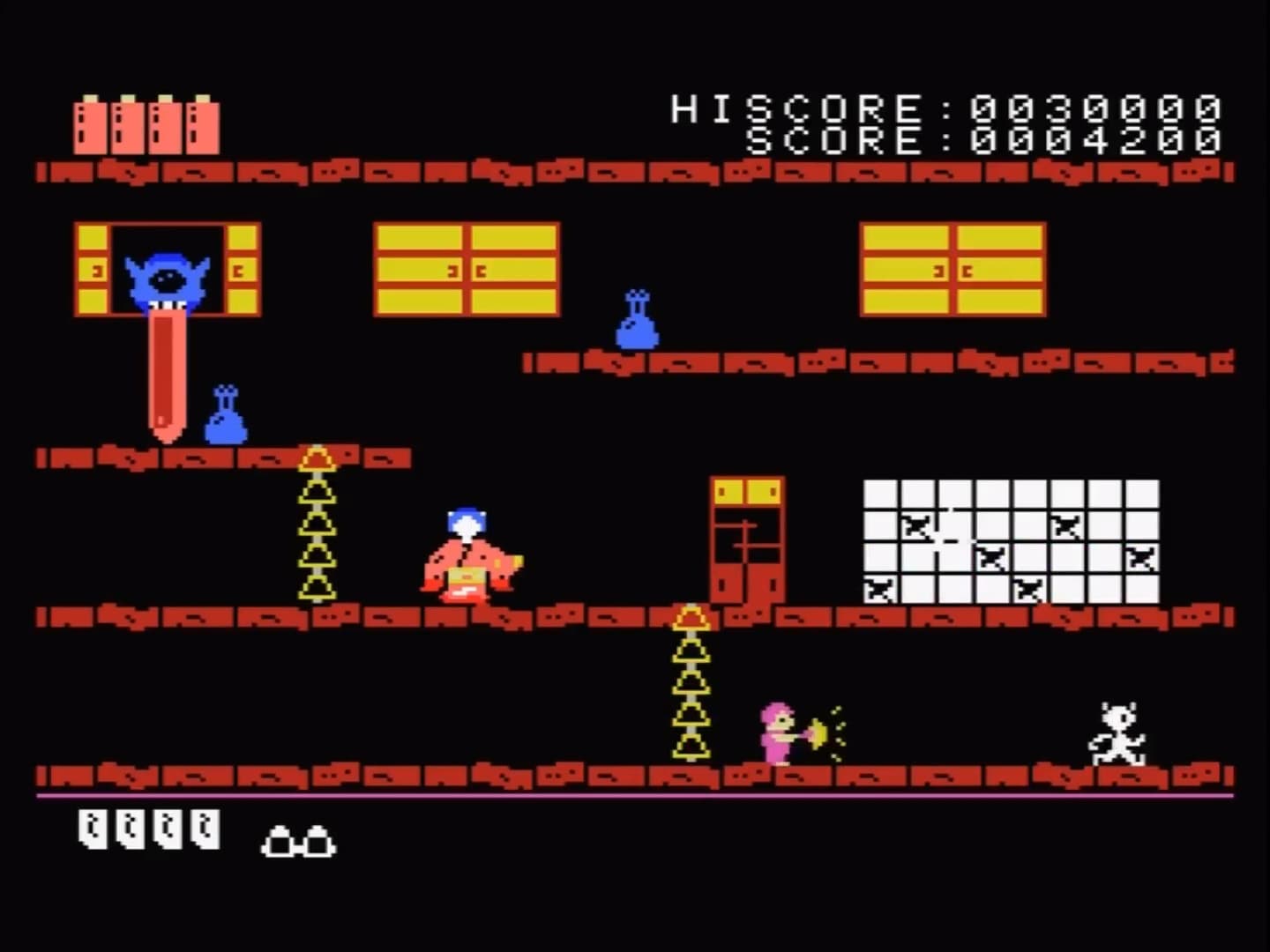The image size is (1270, 952).
Task: Click the tall red sliding door on the middle floor
Action: click(745, 542)
